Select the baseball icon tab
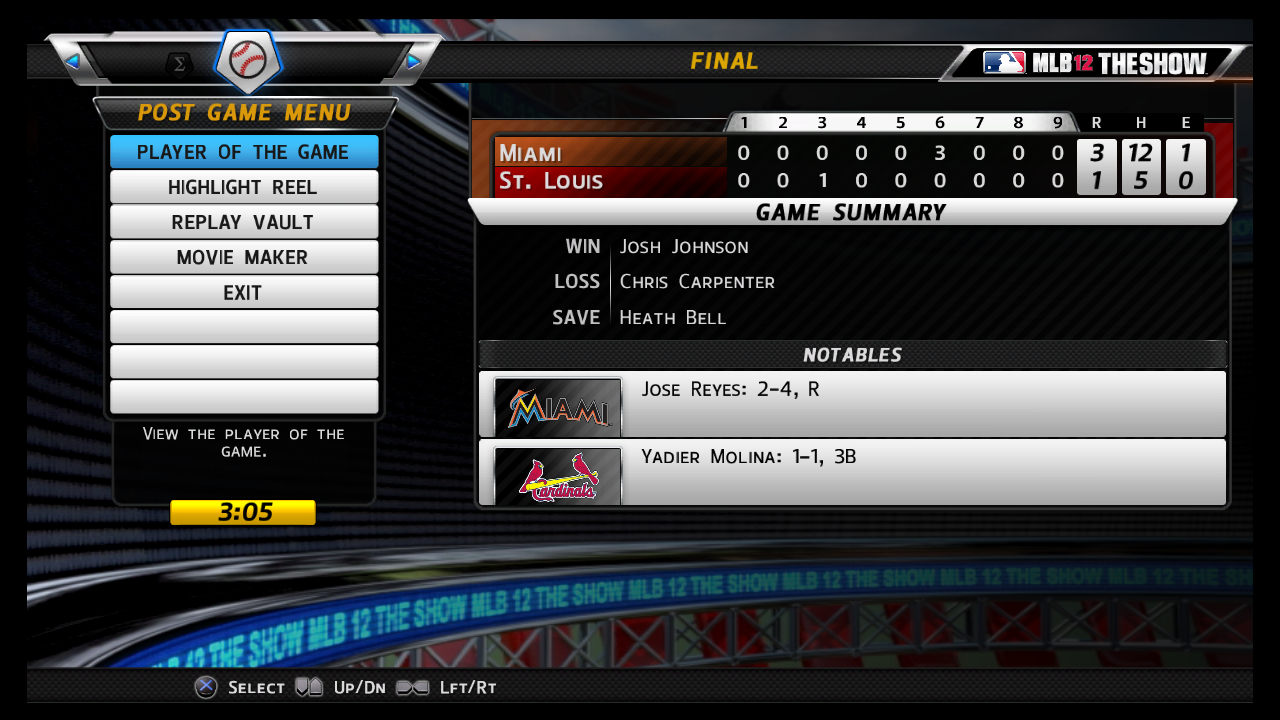Screen dimensions: 1280x720 point(248,60)
